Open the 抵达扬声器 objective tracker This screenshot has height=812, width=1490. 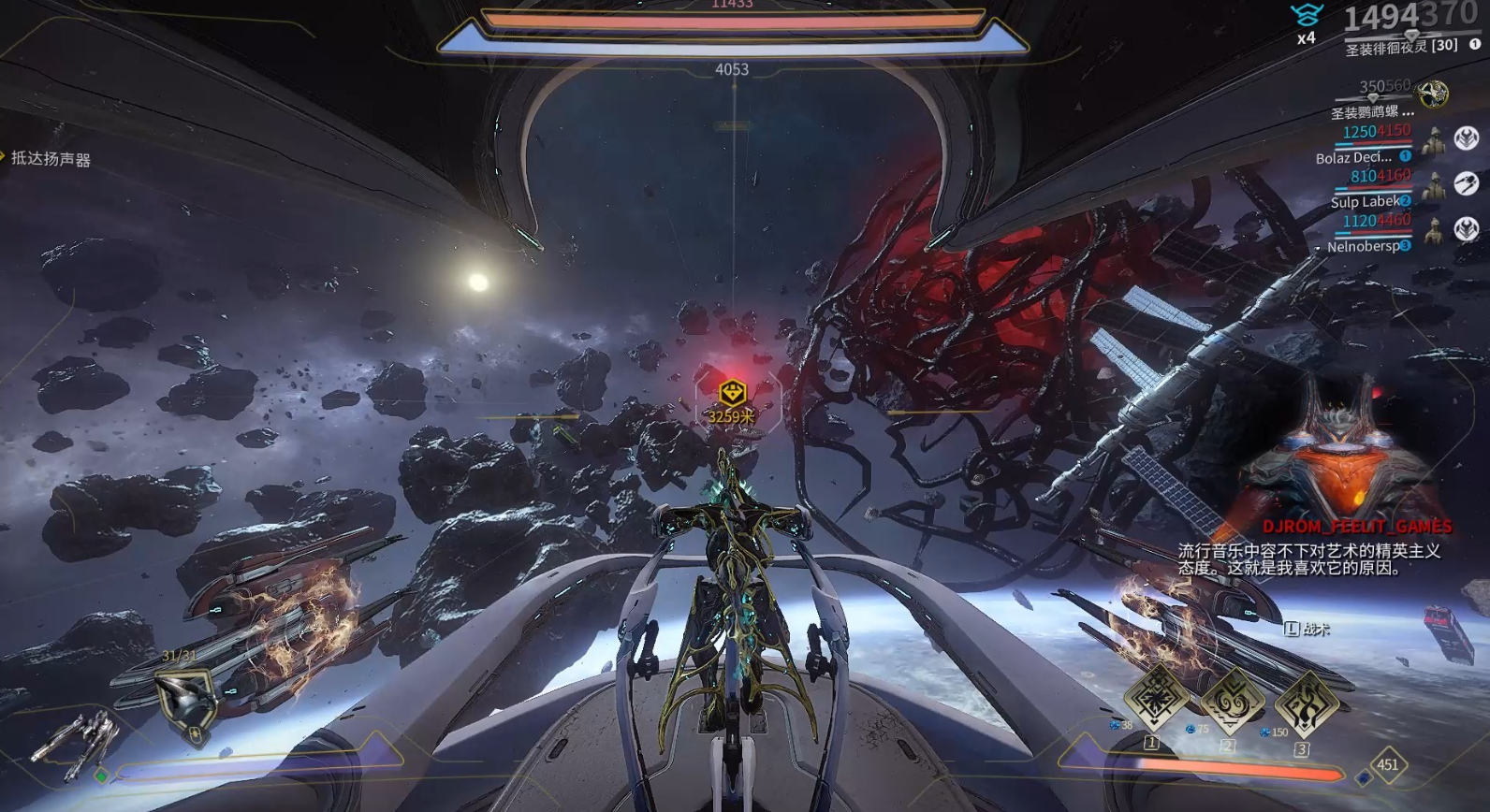[51, 159]
